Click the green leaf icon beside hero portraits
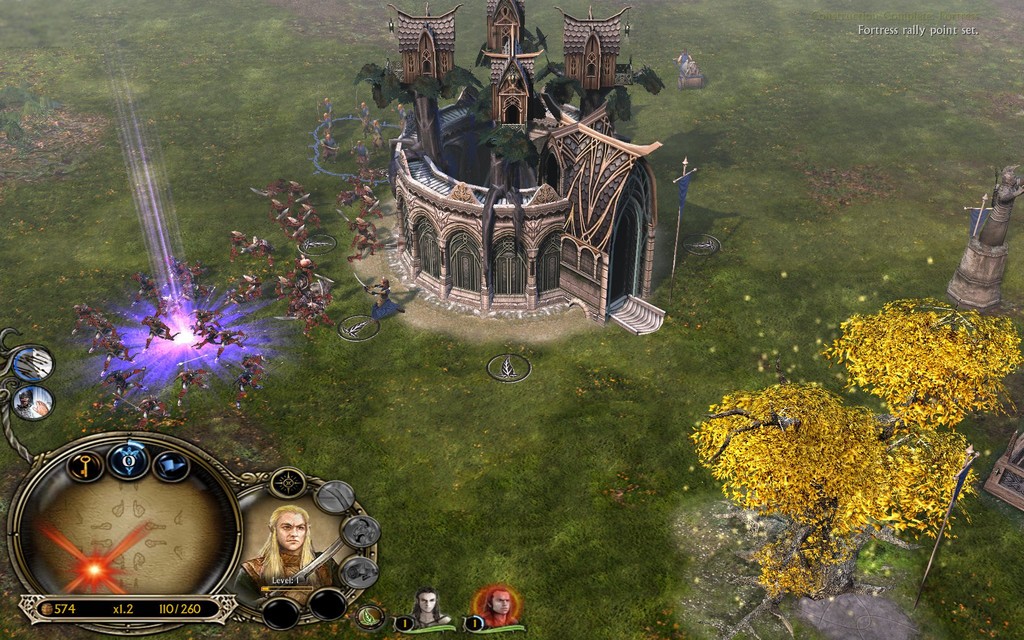1024x640 pixels. point(371,617)
